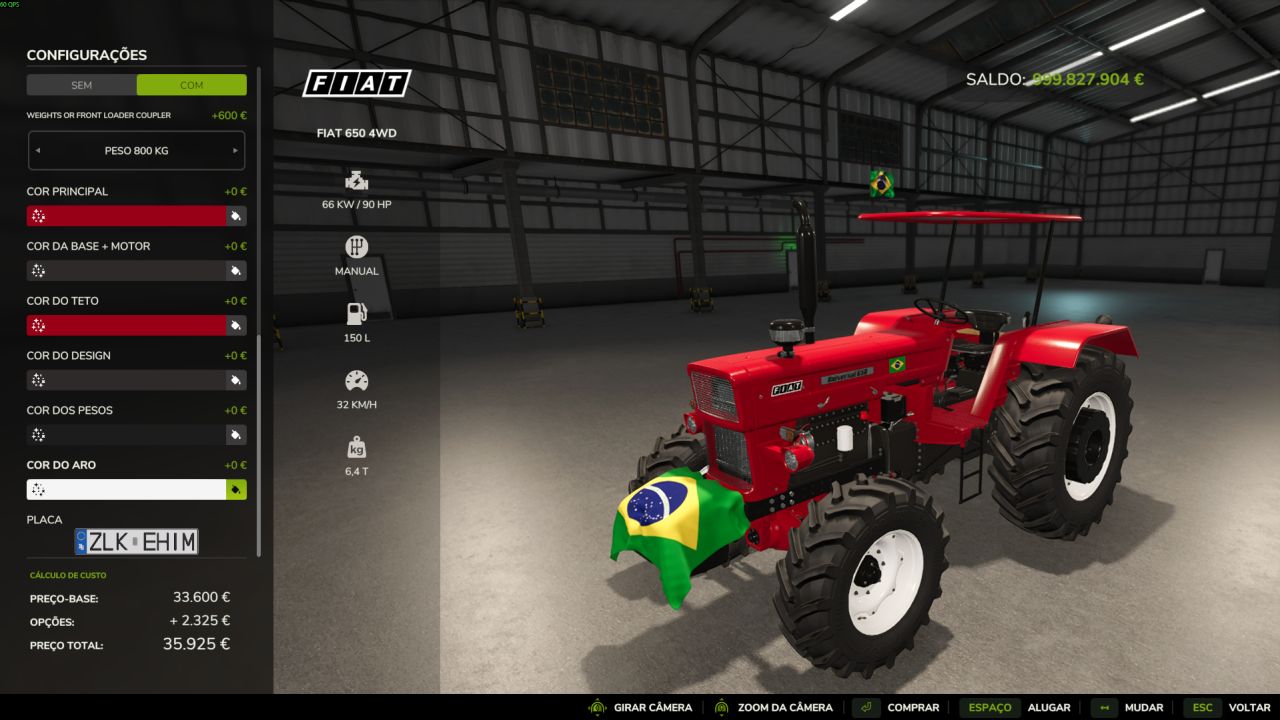Click the PLACA license plate field
The image size is (1280, 720).
(137, 540)
